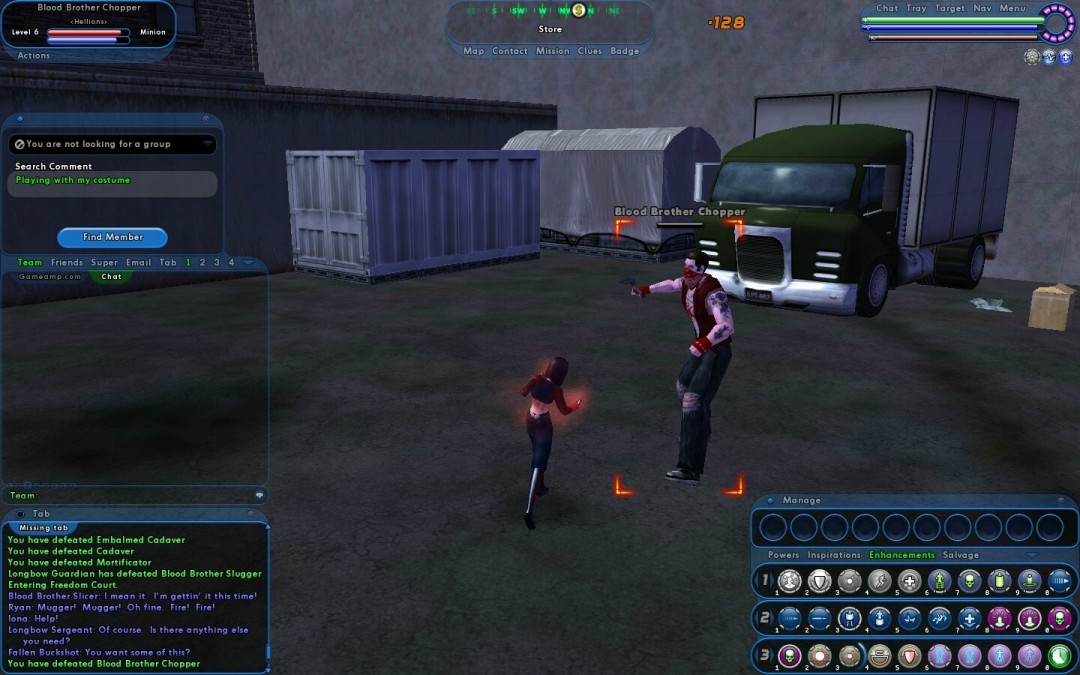The width and height of the screenshot is (1080, 675).
Task: Open the Mission panel
Action: coord(552,51)
